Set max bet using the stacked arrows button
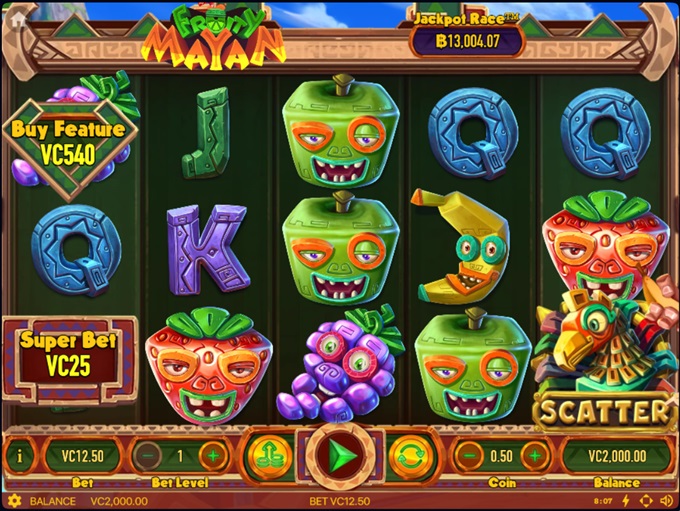 coord(267,456)
